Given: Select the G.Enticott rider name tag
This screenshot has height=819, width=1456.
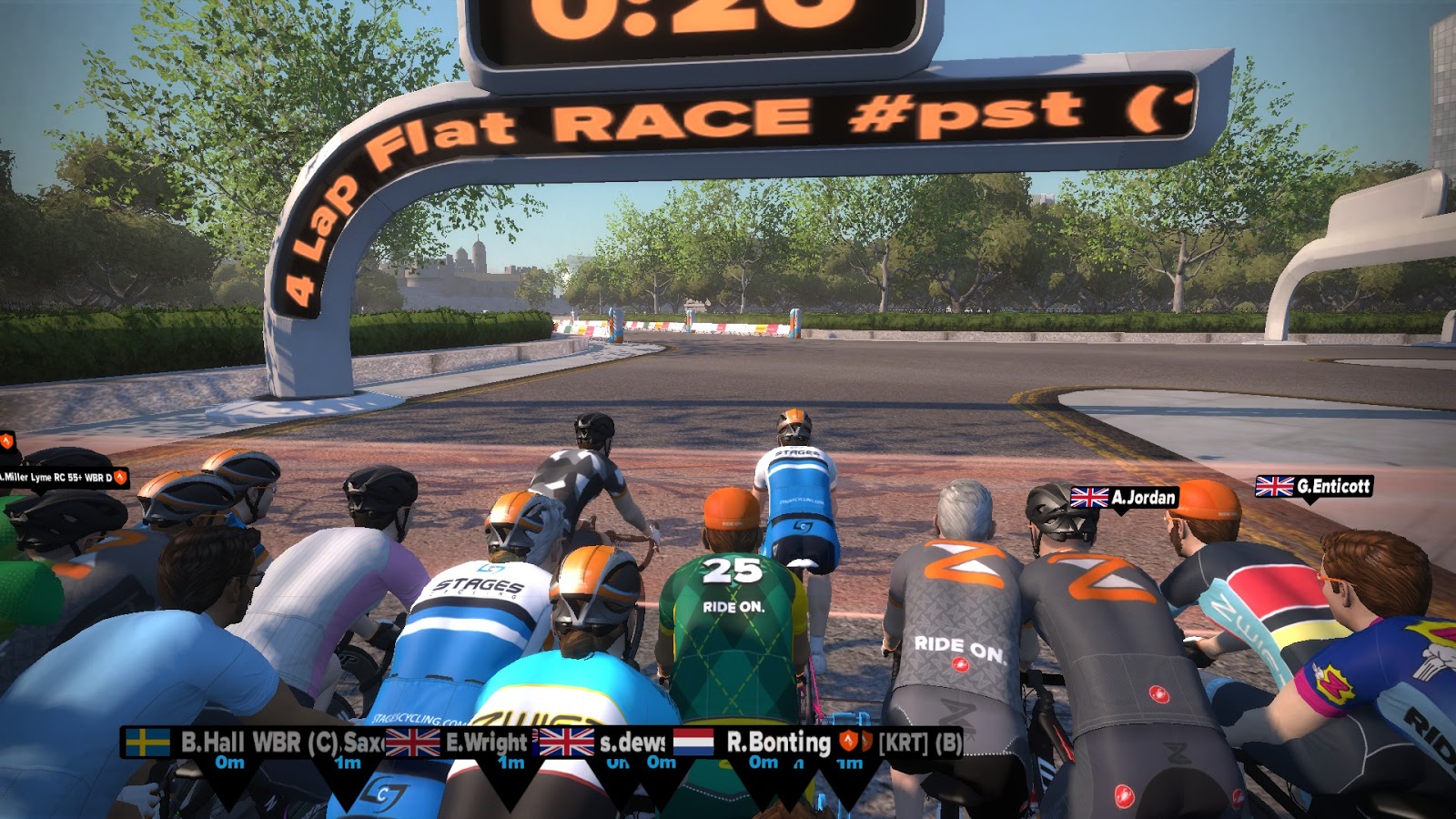Looking at the screenshot, I should point(1313,487).
